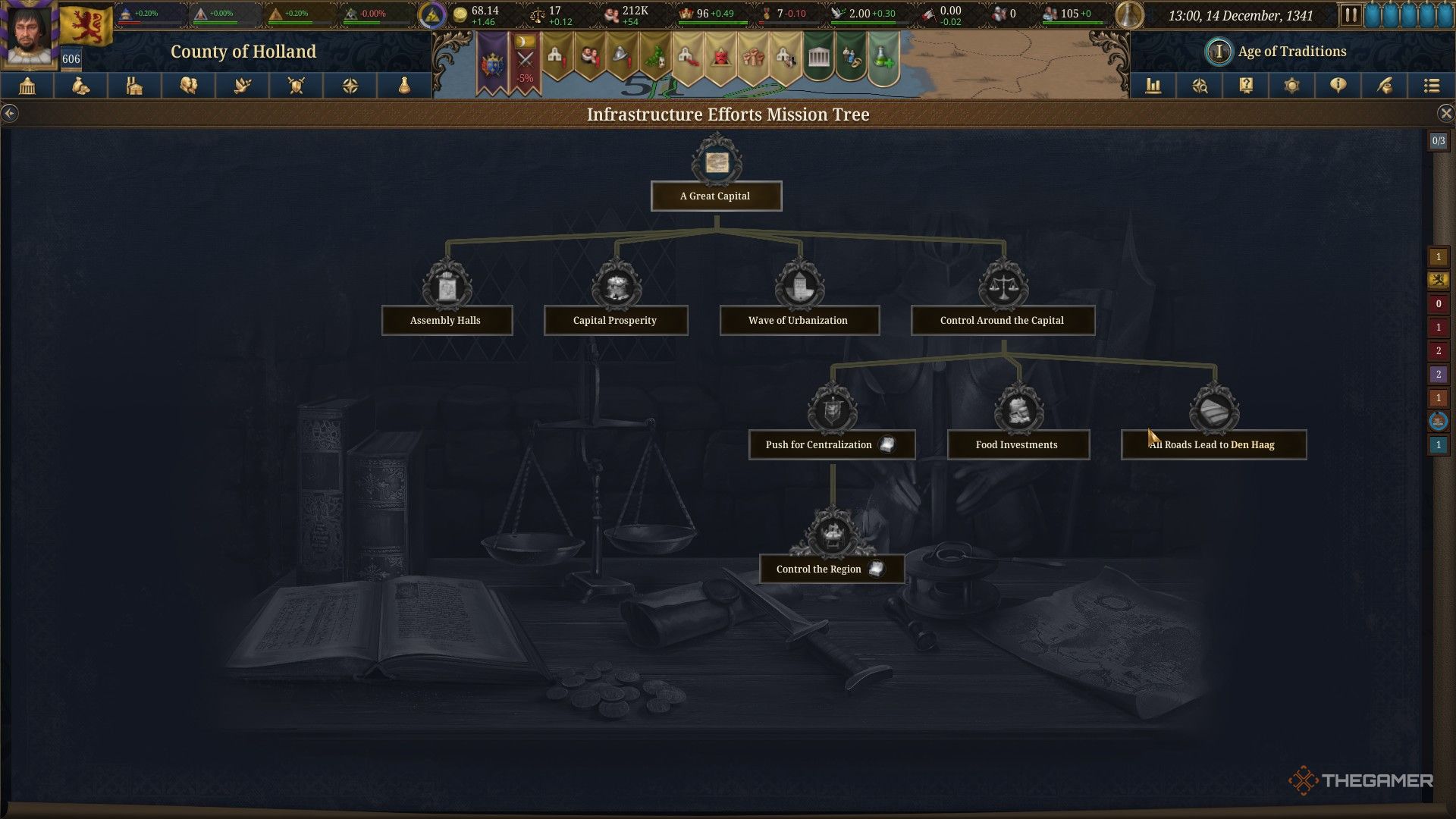The height and width of the screenshot is (819, 1456).
Task: Open Control Around the Capital mission
Action: click(x=1002, y=320)
